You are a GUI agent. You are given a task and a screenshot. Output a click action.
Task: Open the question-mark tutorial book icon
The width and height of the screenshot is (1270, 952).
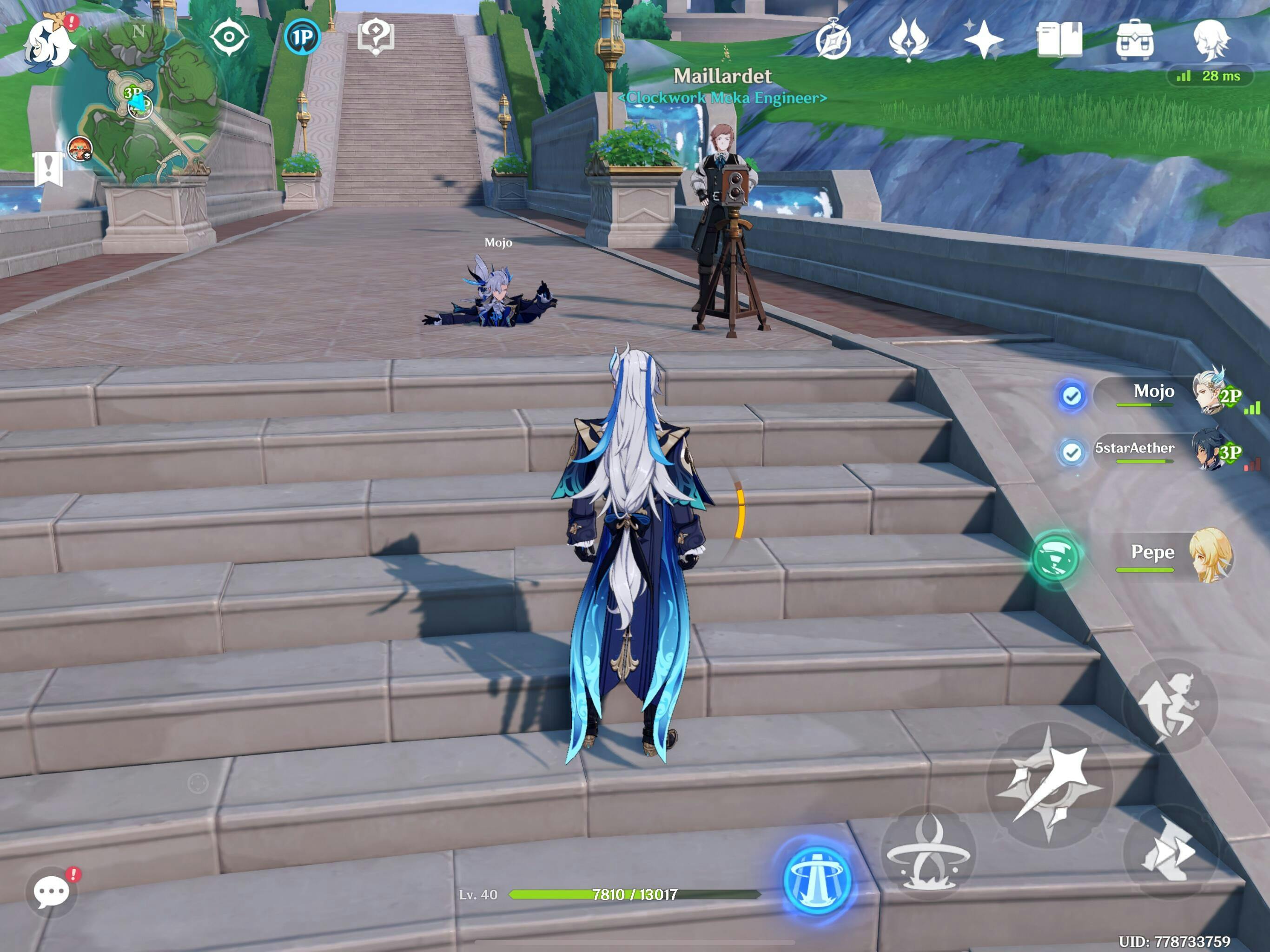pos(376,37)
